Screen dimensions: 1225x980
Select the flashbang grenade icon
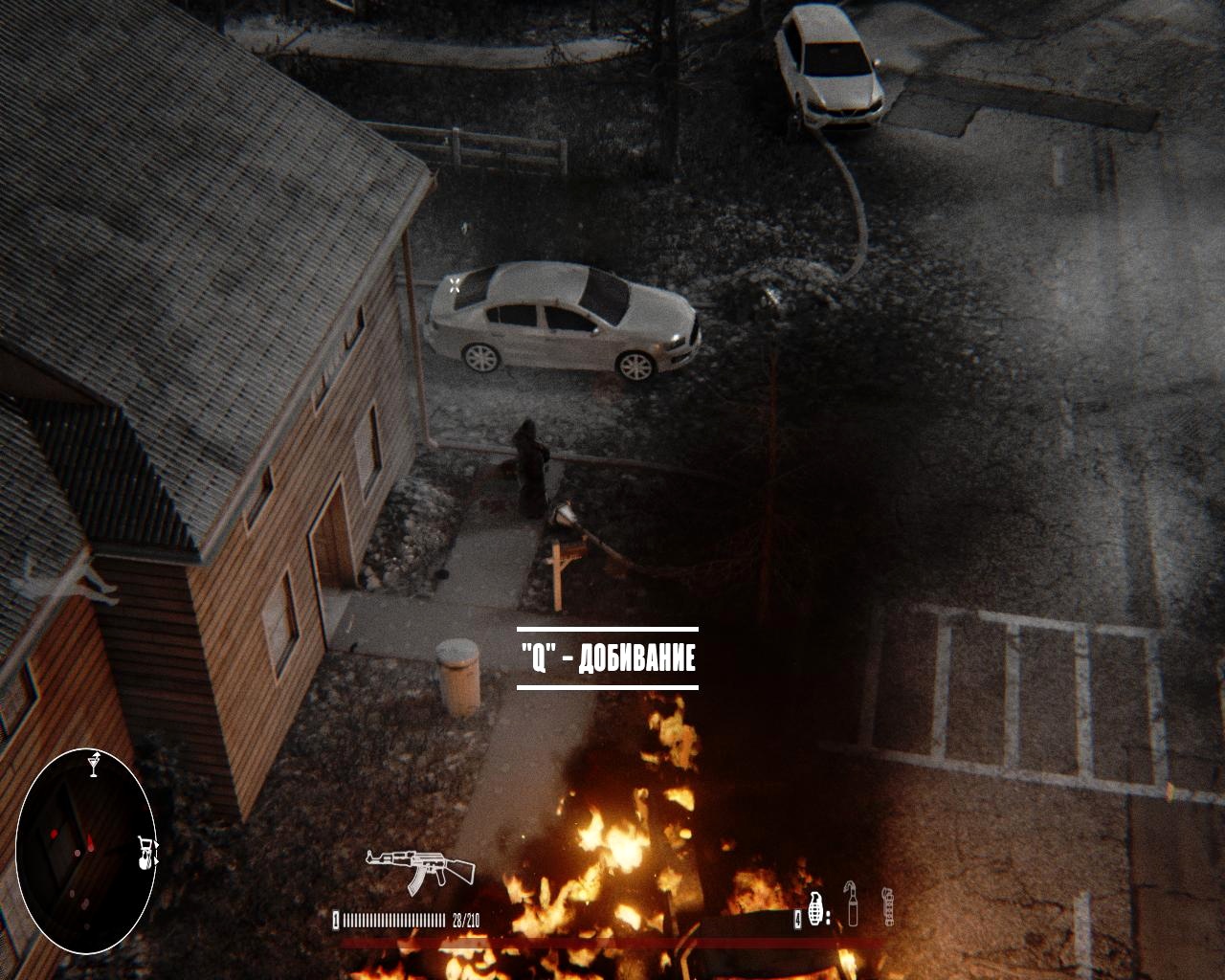[x=886, y=906]
